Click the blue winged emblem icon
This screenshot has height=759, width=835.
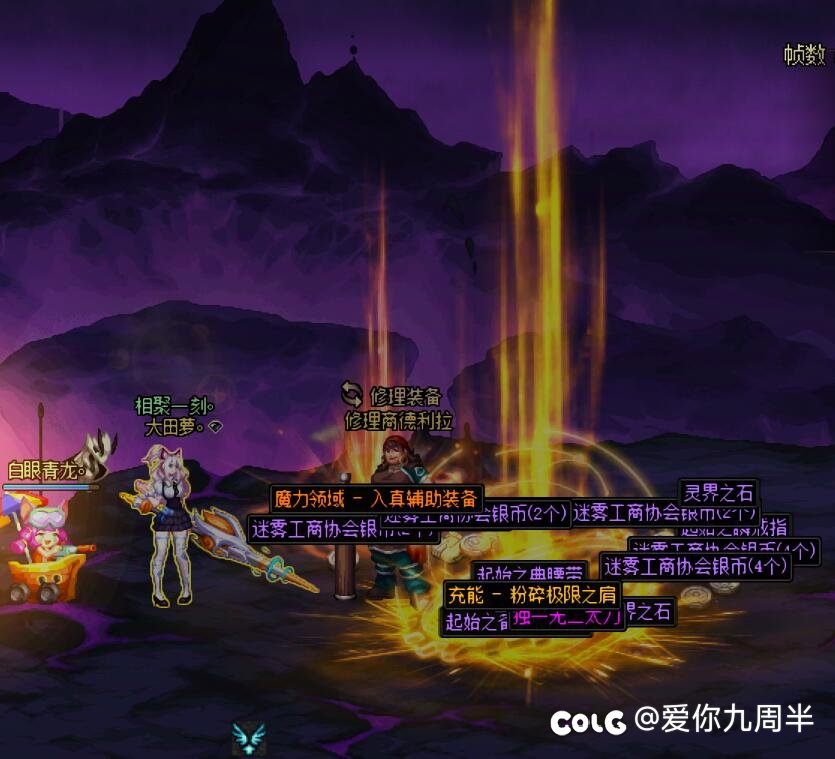pos(247,739)
